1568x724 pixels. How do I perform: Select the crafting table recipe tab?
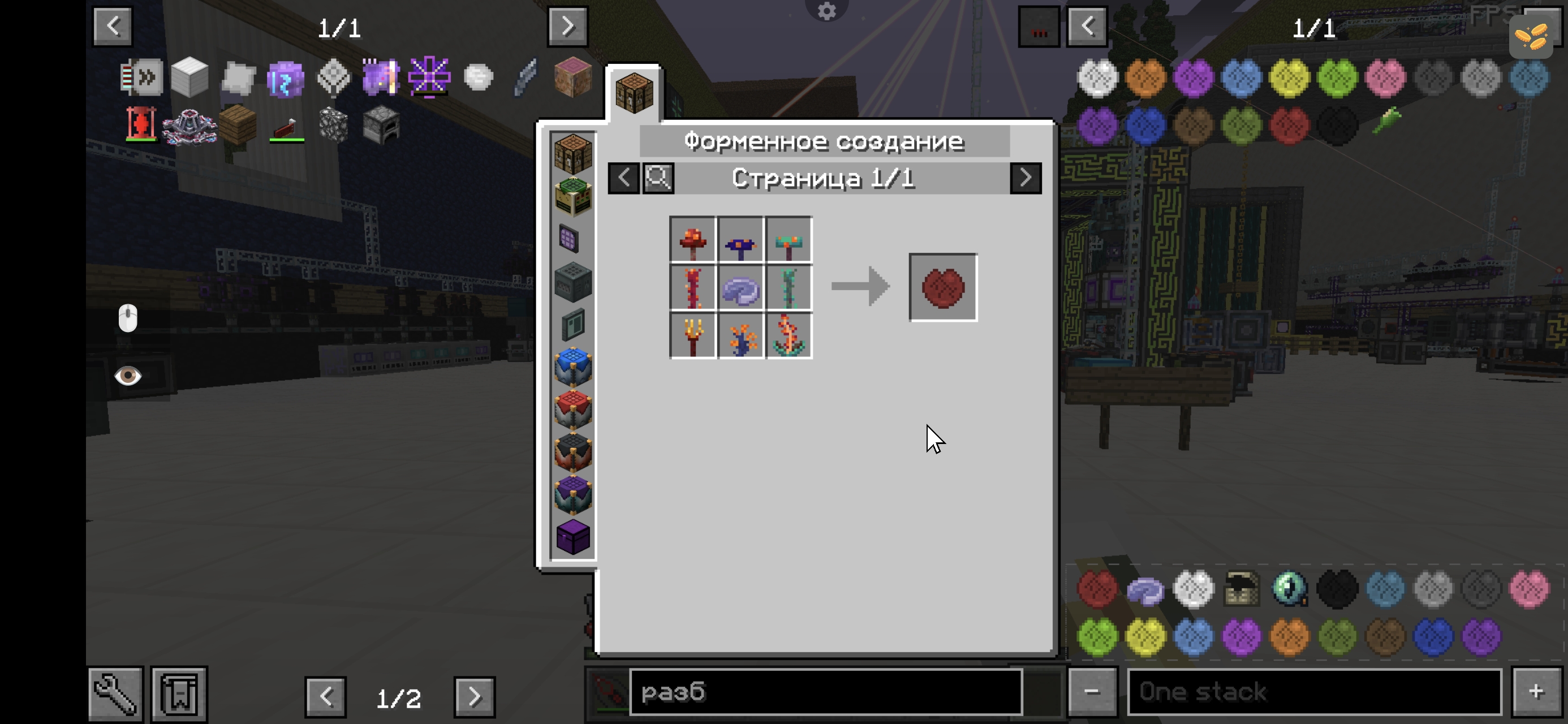click(x=634, y=93)
